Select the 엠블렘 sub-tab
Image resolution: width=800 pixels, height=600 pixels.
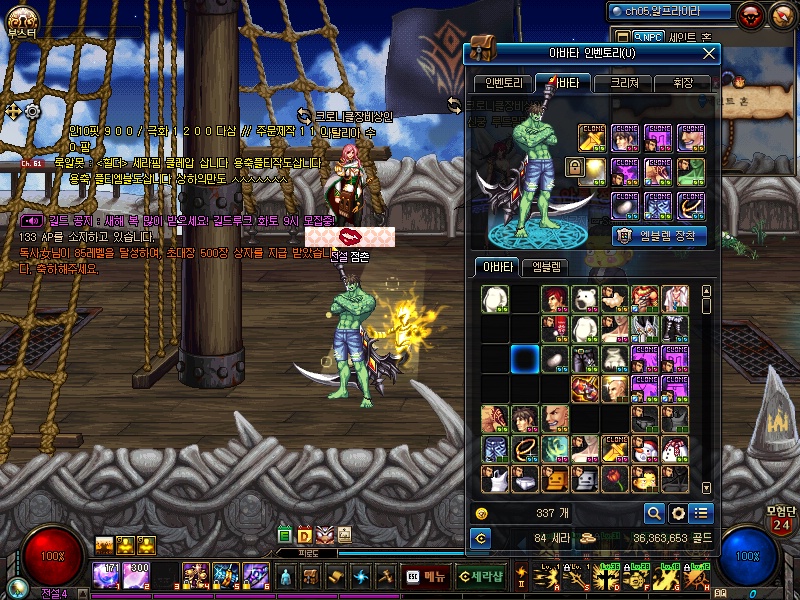point(548,267)
